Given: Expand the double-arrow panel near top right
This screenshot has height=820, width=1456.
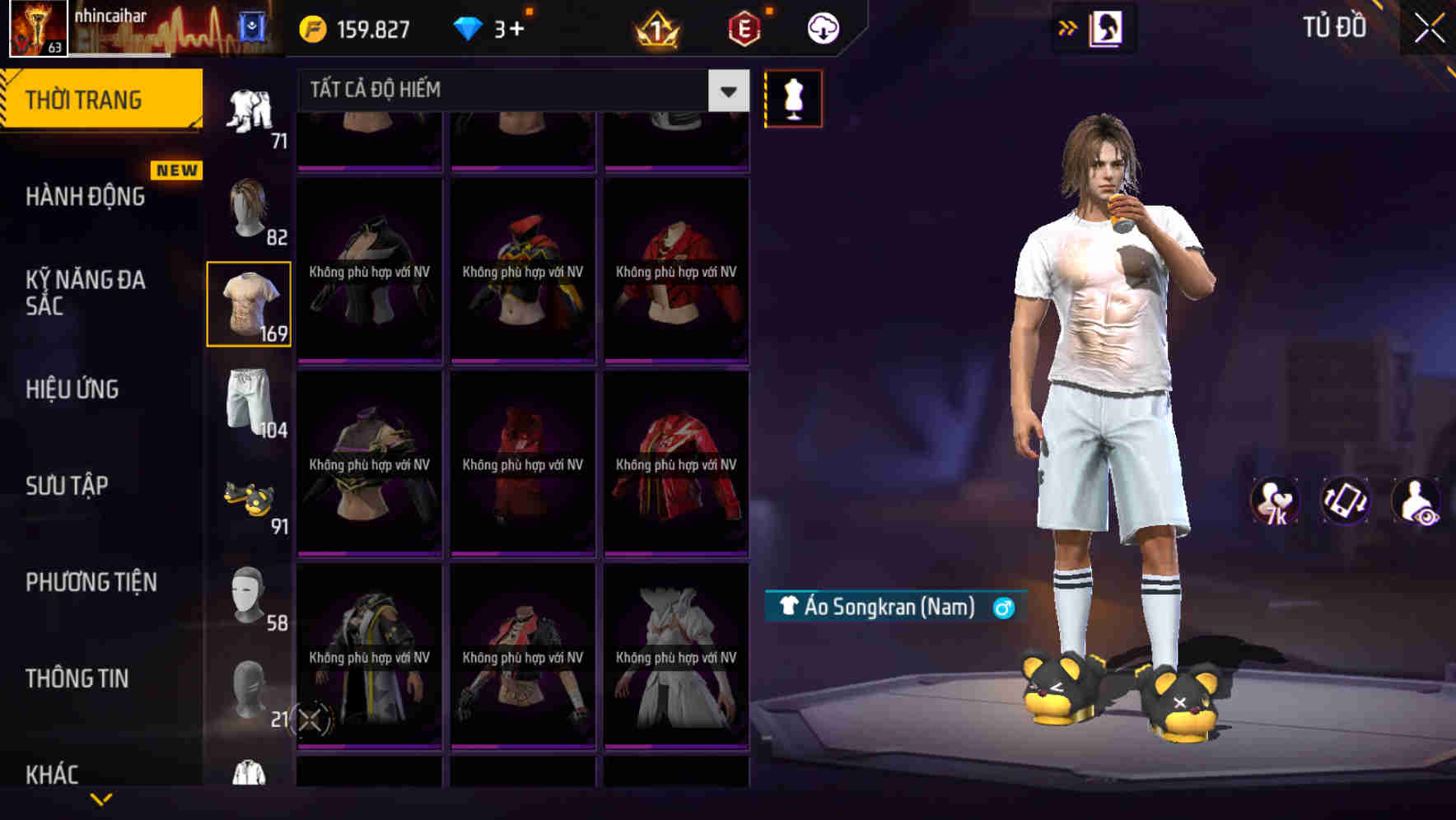Looking at the screenshot, I should [1067, 27].
